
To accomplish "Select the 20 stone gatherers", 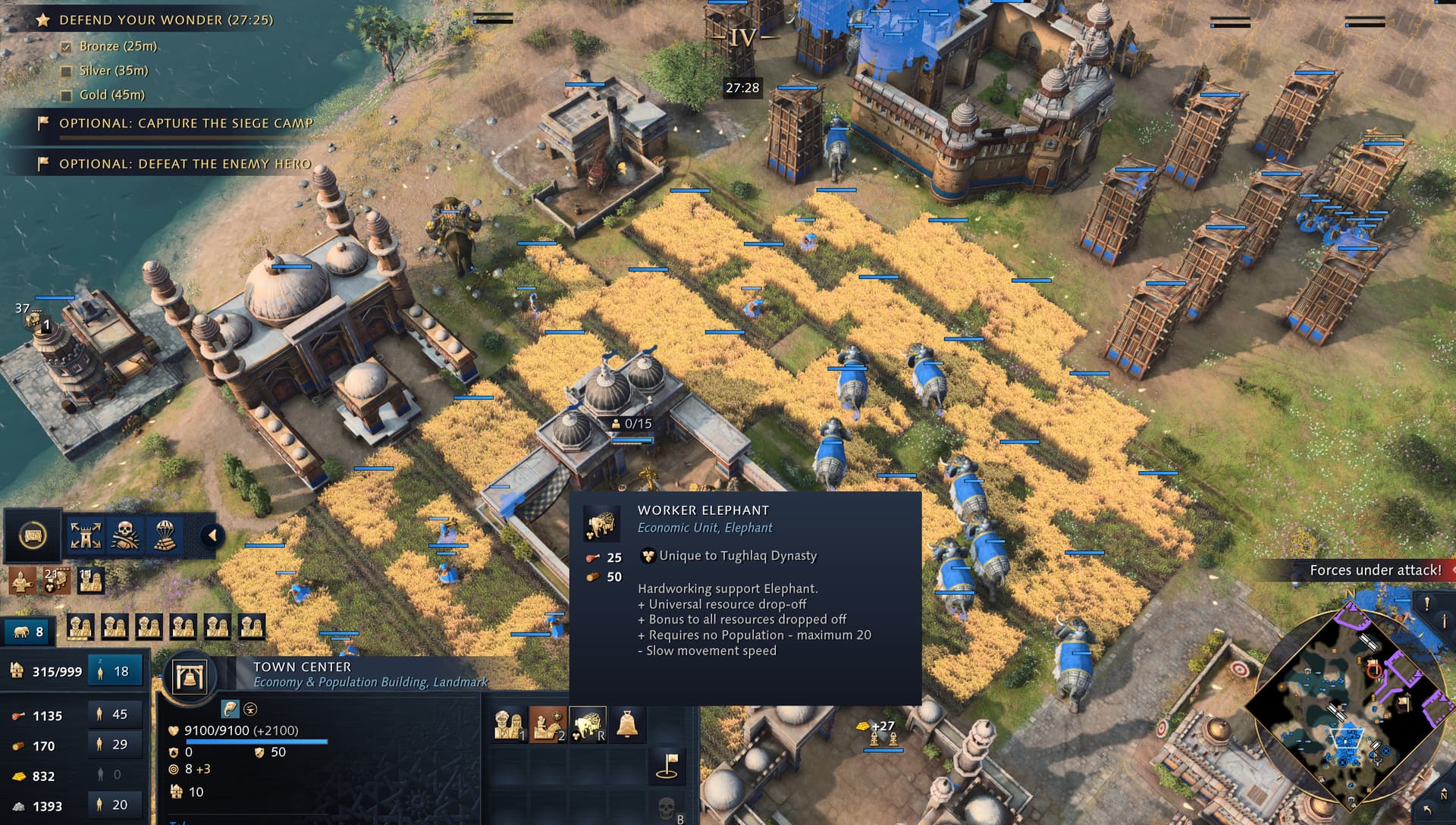I will [115, 805].
